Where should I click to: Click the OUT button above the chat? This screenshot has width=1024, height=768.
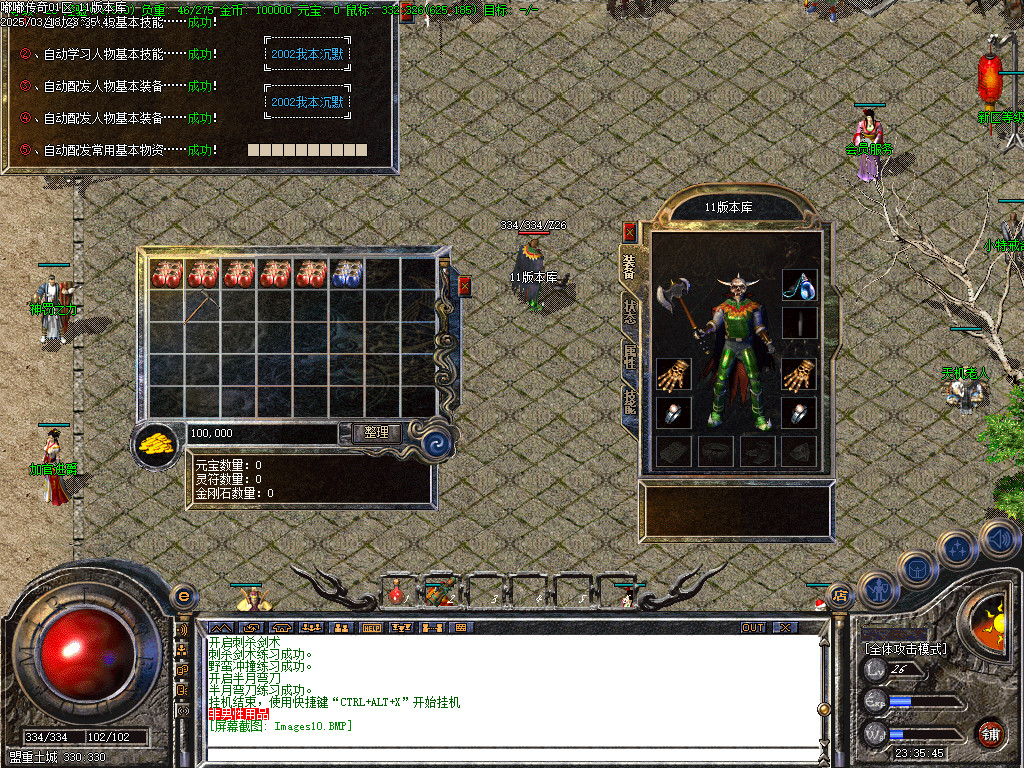[x=752, y=627]
